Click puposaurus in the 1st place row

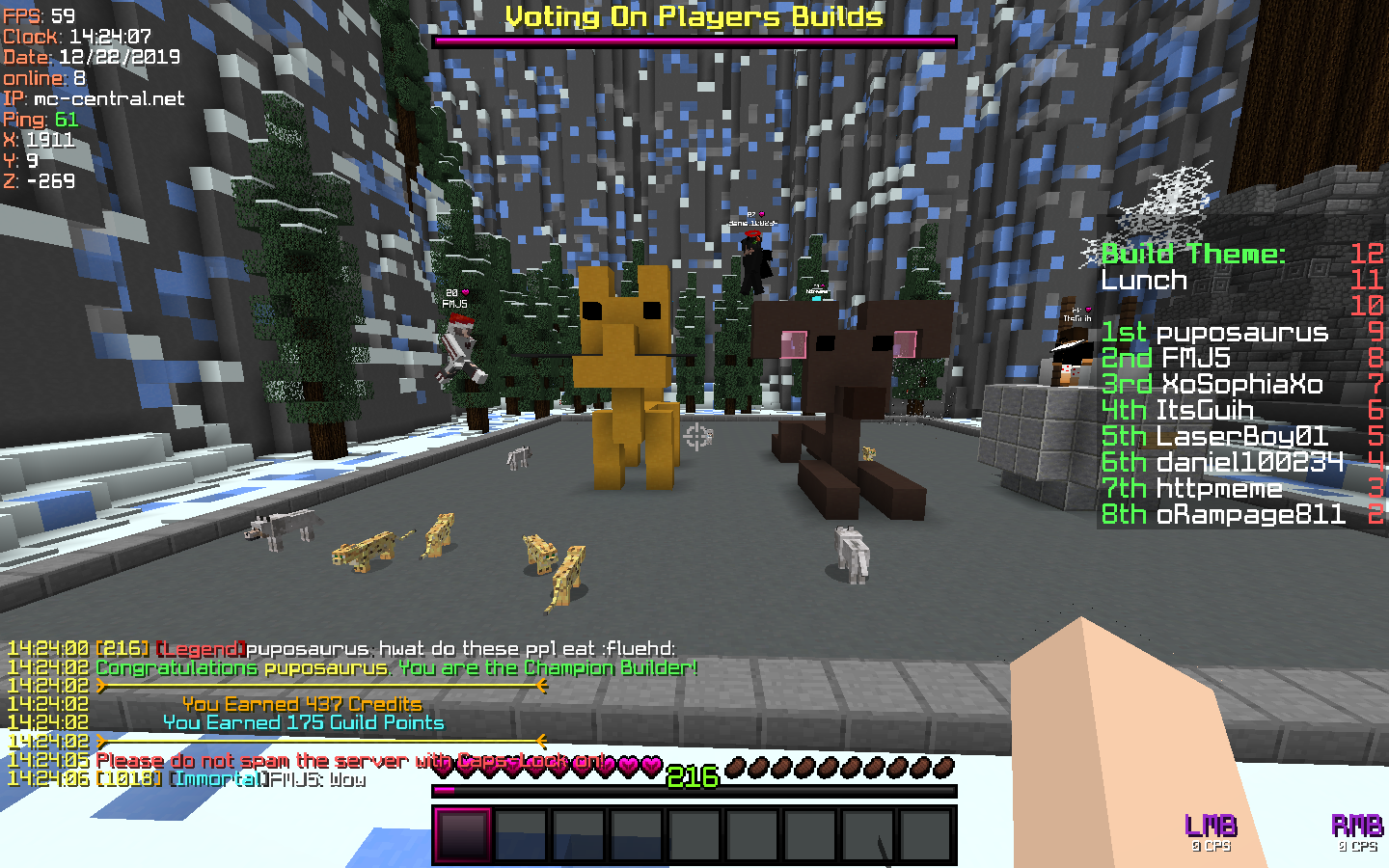pos(1242,333)
